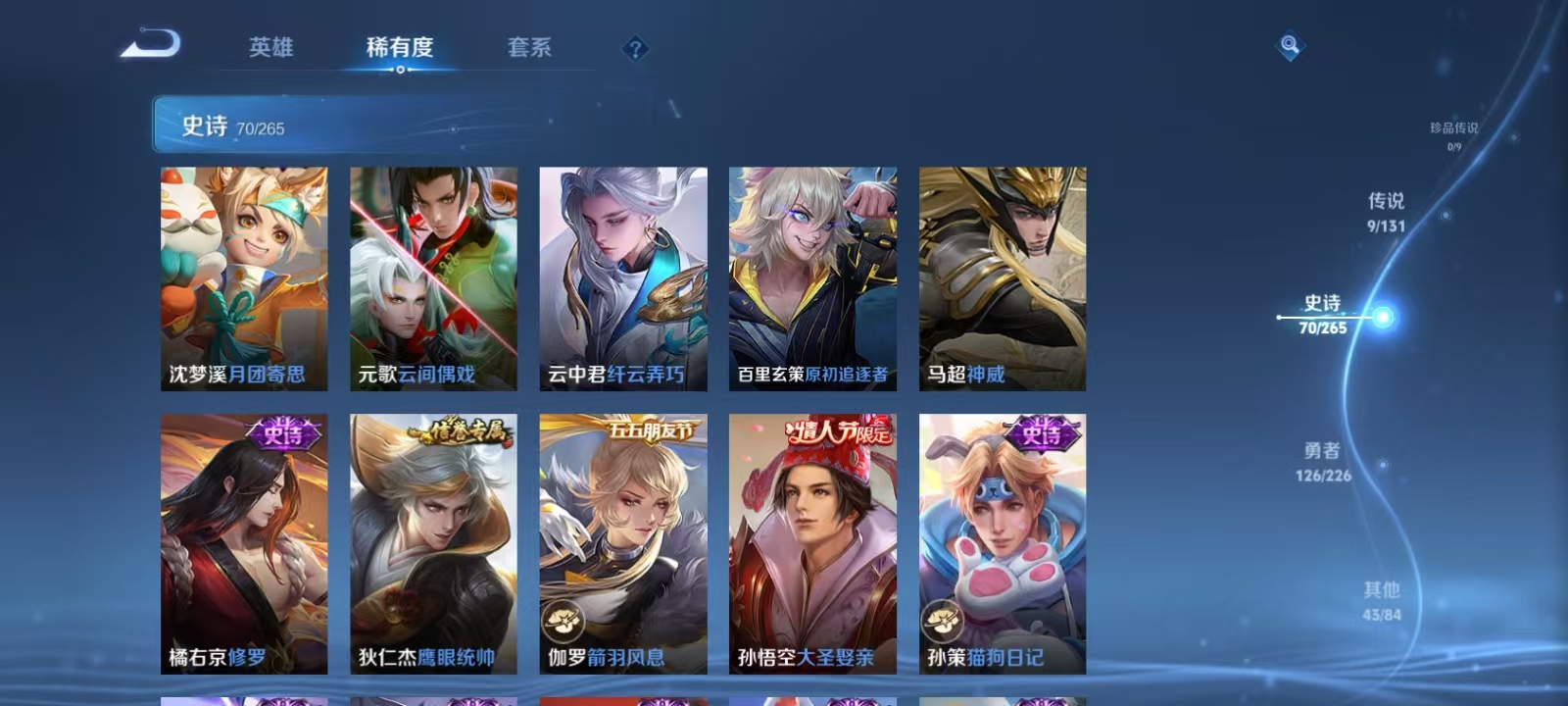Select 其他 43/84 rarity category

tap(1384, 600)
